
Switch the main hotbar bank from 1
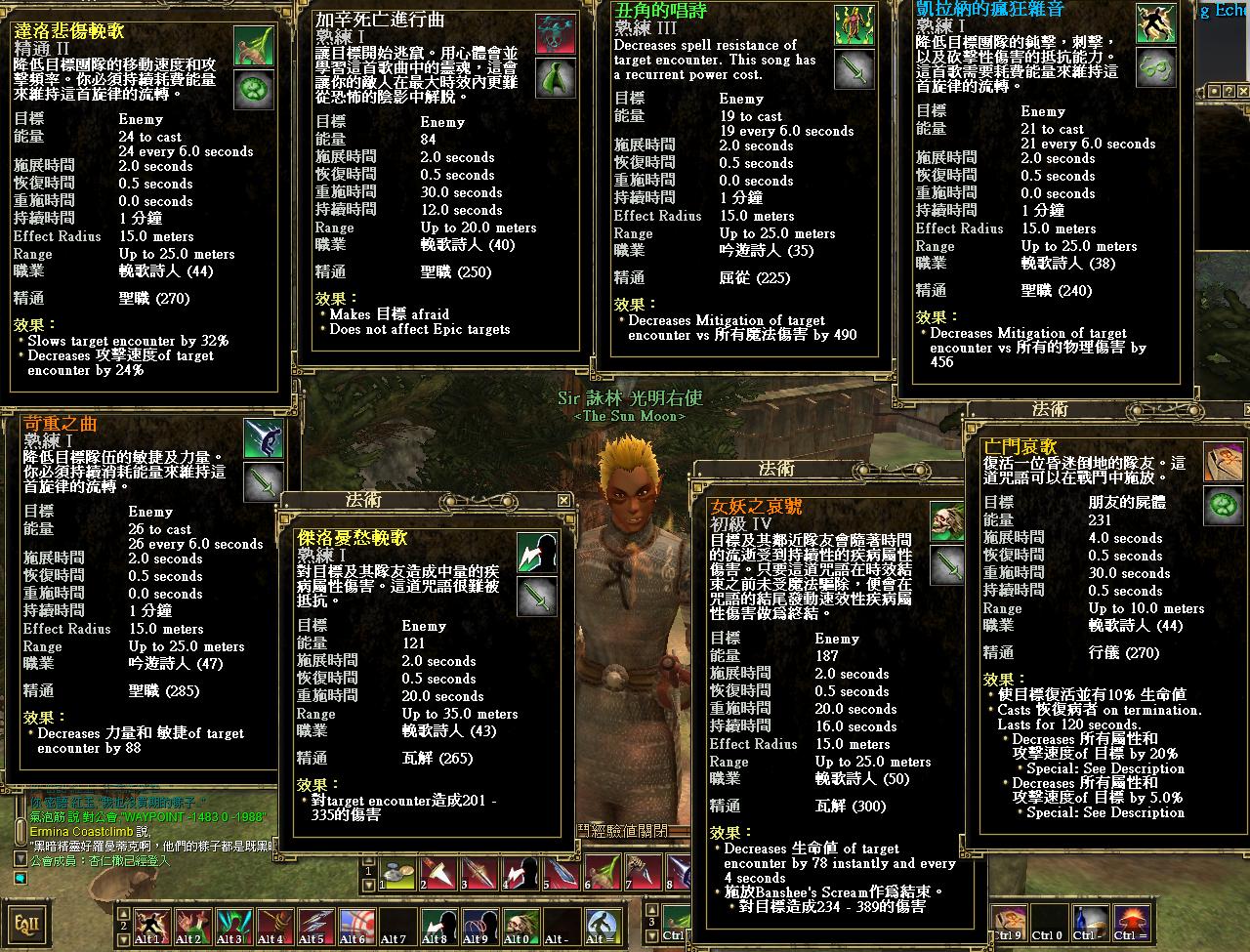pos(368,872)
